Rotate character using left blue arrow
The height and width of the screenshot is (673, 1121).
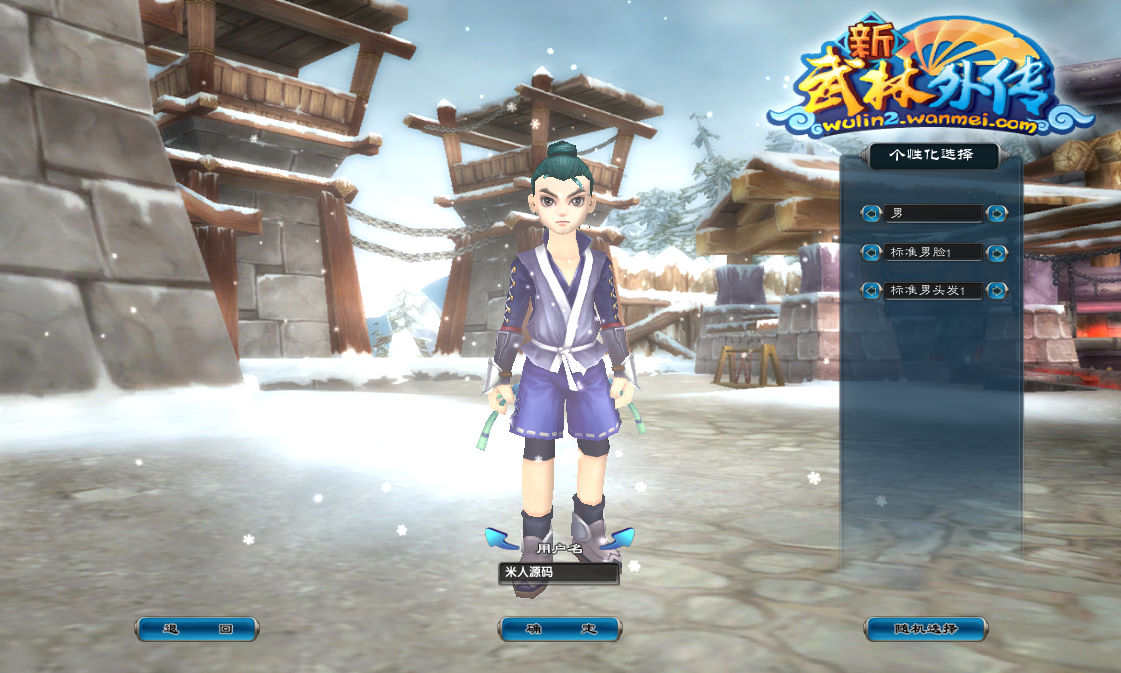[499, 539]
